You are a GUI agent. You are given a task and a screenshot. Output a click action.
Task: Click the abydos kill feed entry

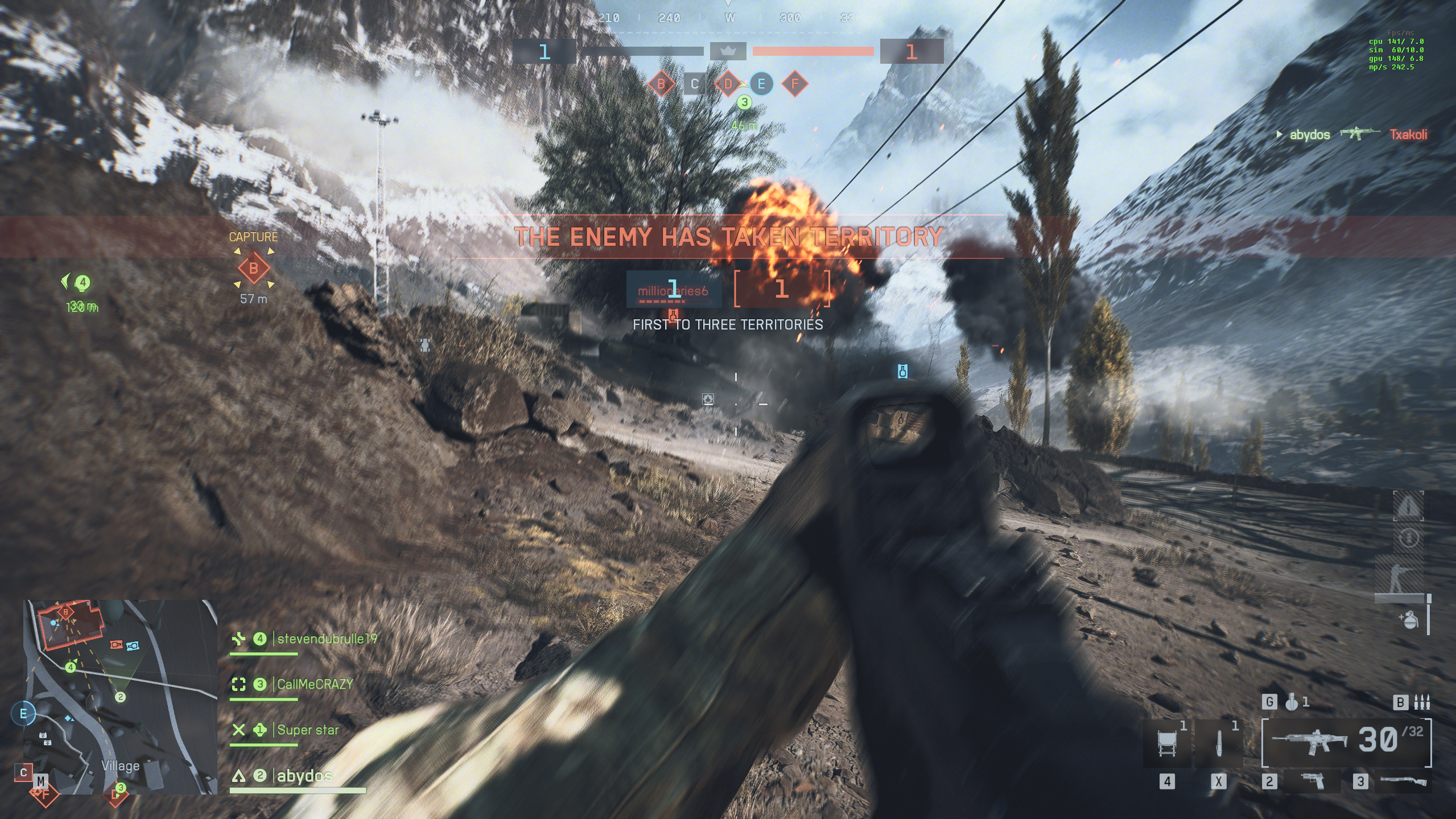1309,135
